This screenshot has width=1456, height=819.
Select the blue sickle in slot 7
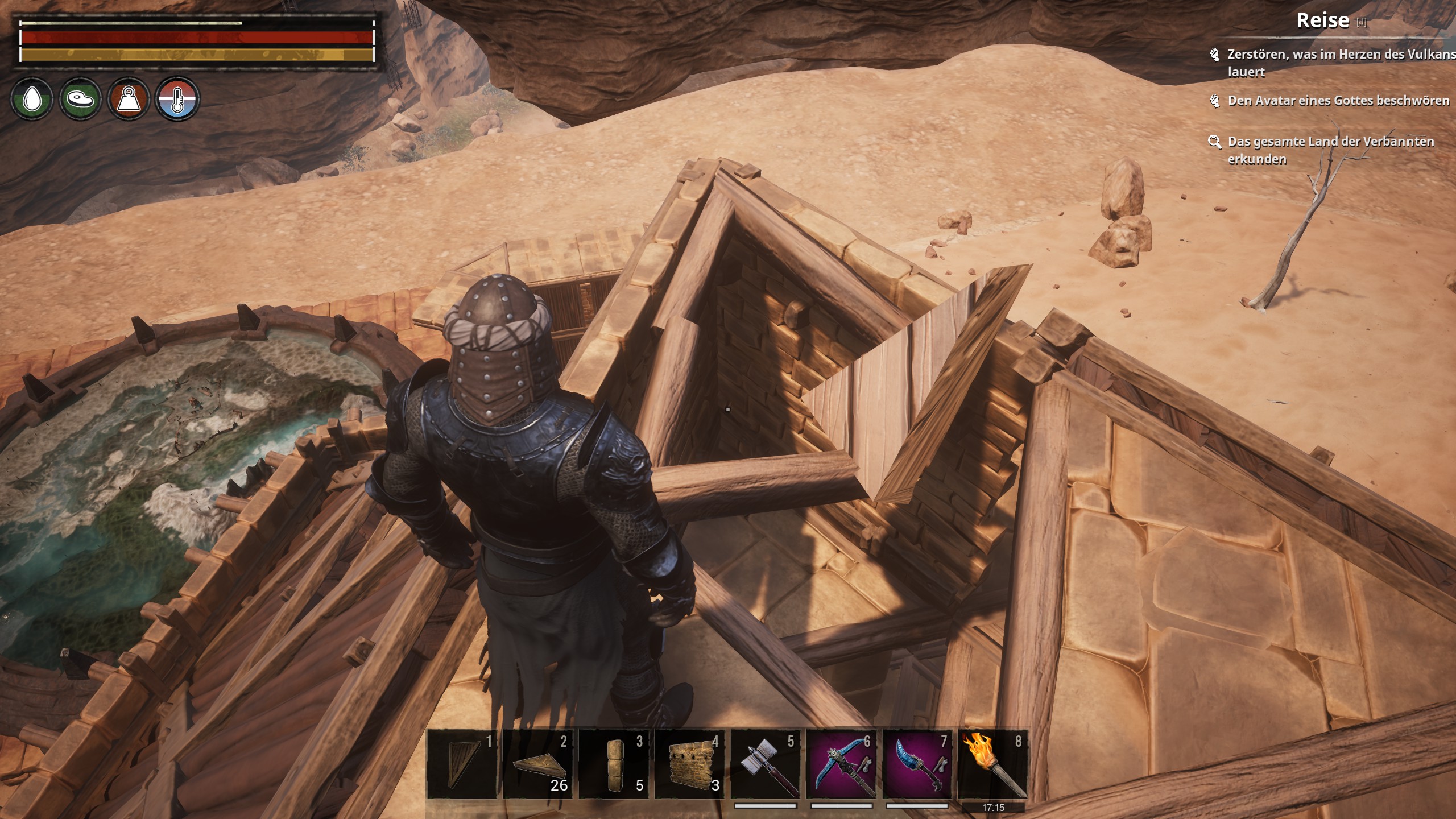tap(917, 764)
